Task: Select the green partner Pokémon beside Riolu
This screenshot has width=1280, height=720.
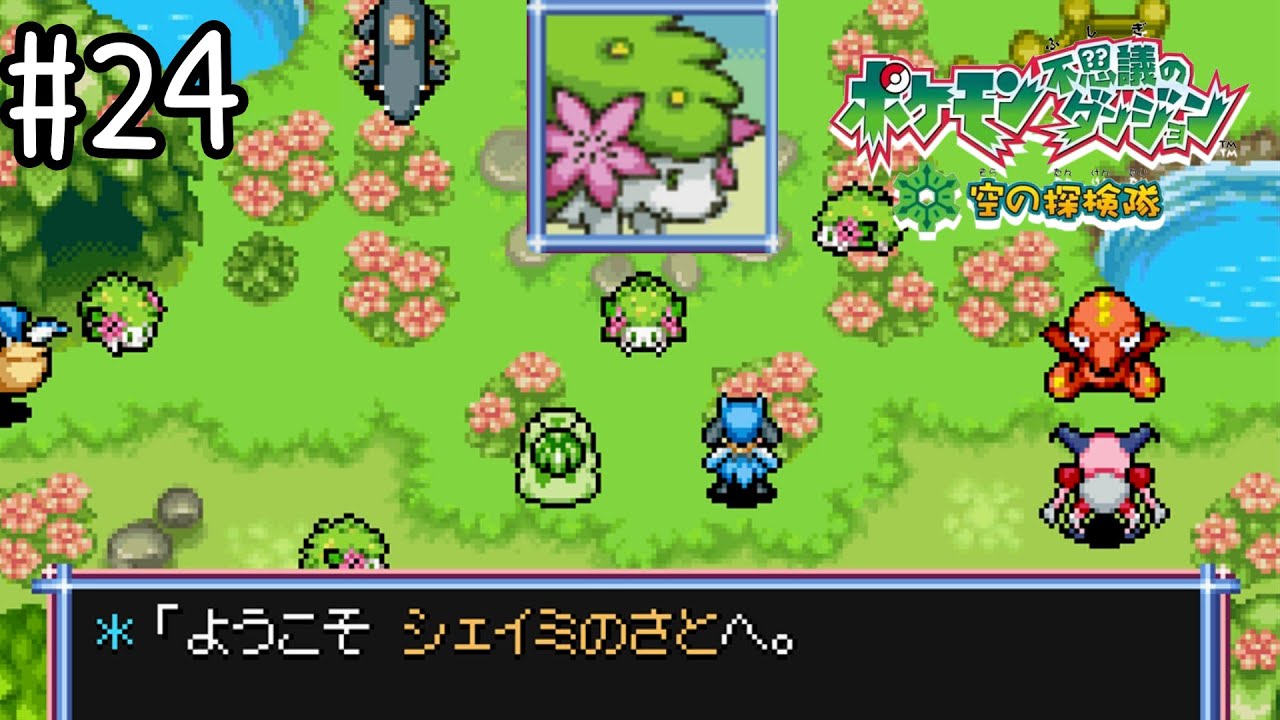Action: click(x=560, y=455)
